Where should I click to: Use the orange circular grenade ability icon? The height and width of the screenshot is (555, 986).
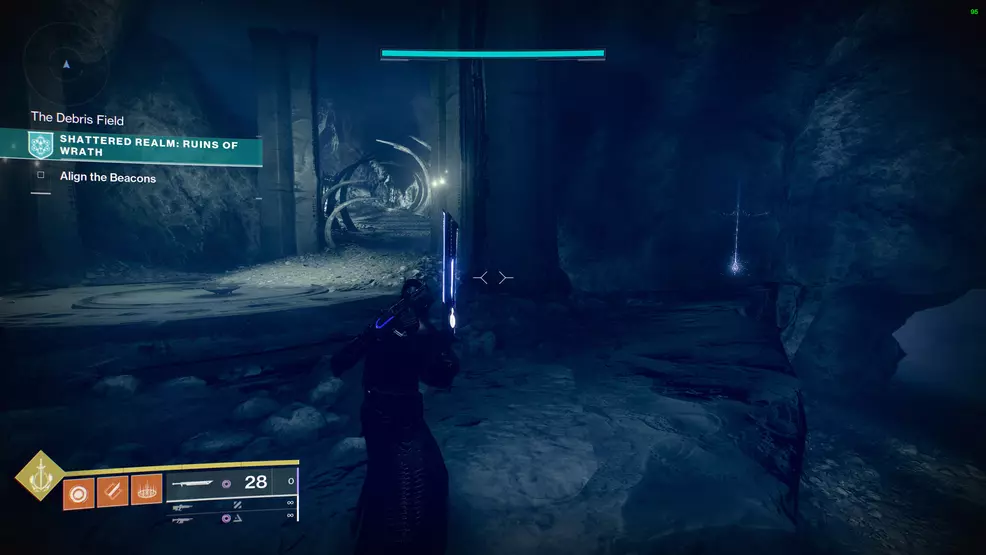[78, 494]
